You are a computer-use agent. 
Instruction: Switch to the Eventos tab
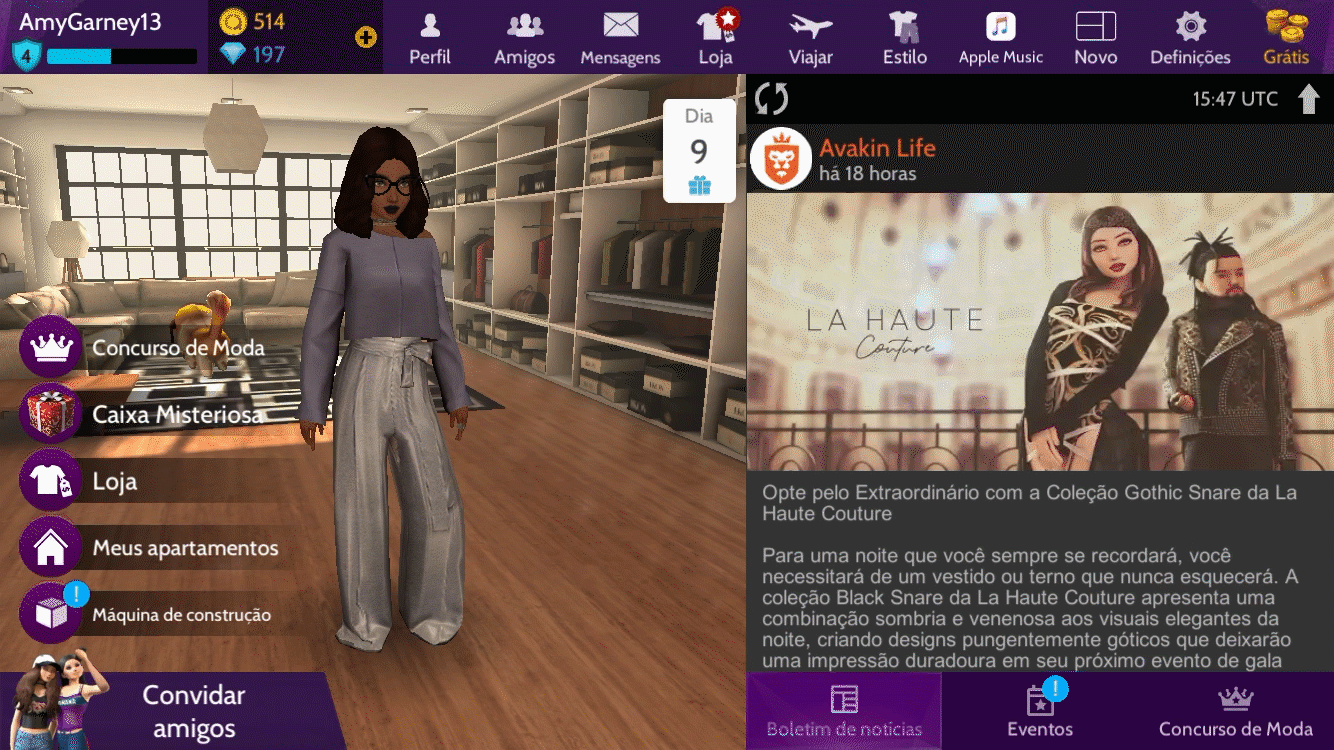pyautogui.click(x=1040, y=711)
